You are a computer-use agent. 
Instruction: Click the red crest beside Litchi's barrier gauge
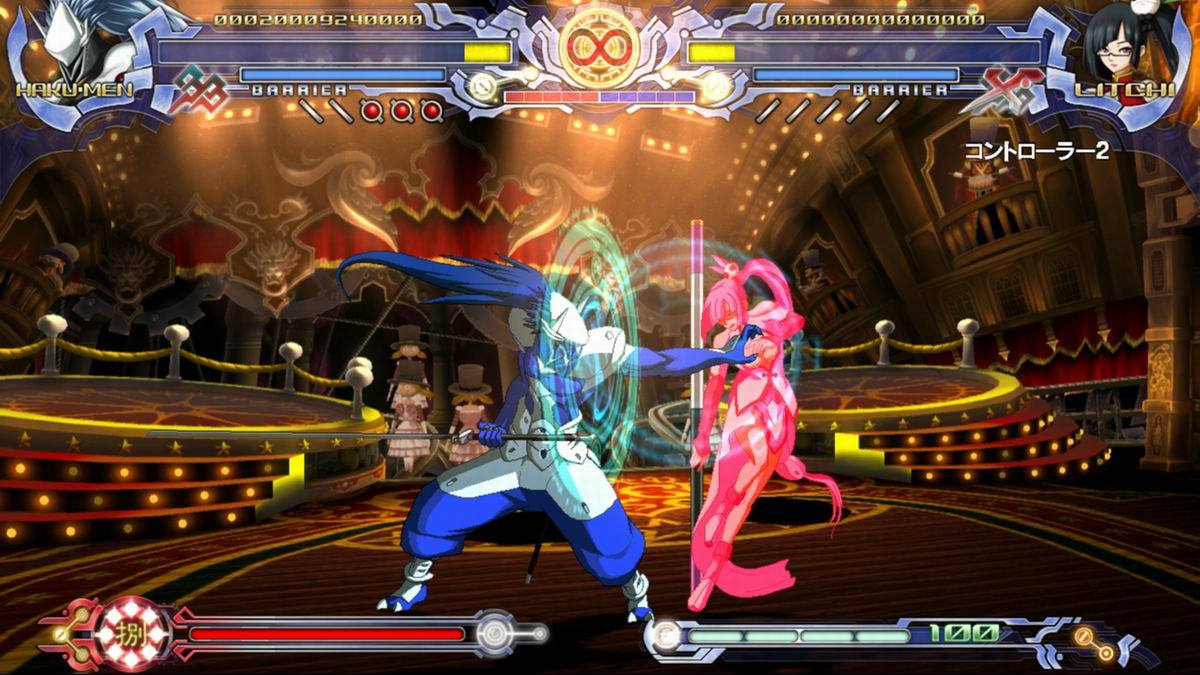tap(1003, 90)
